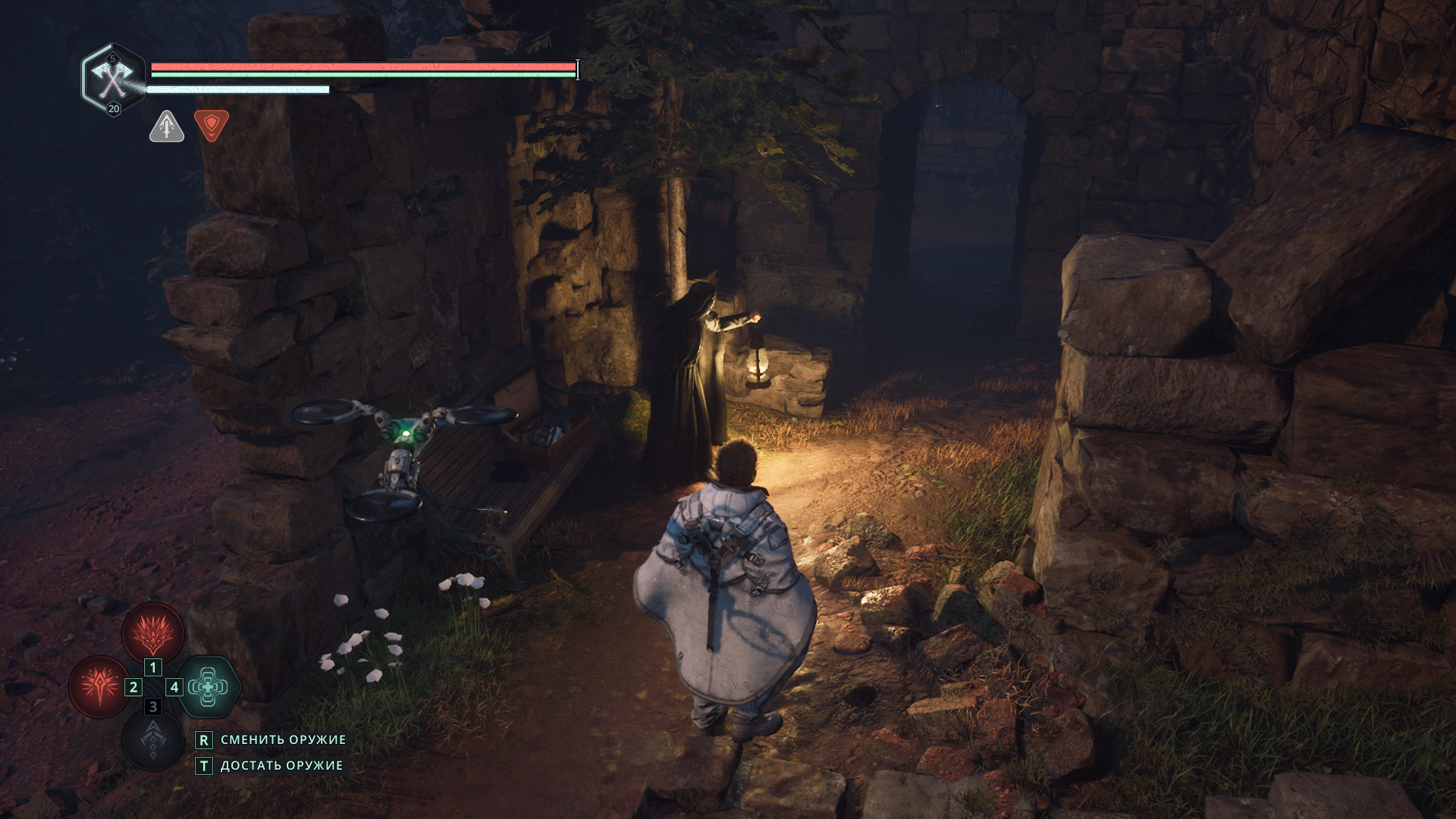Activate the red burst dagger ability
Screen dimensions: 1456x819
pos(99,686)
